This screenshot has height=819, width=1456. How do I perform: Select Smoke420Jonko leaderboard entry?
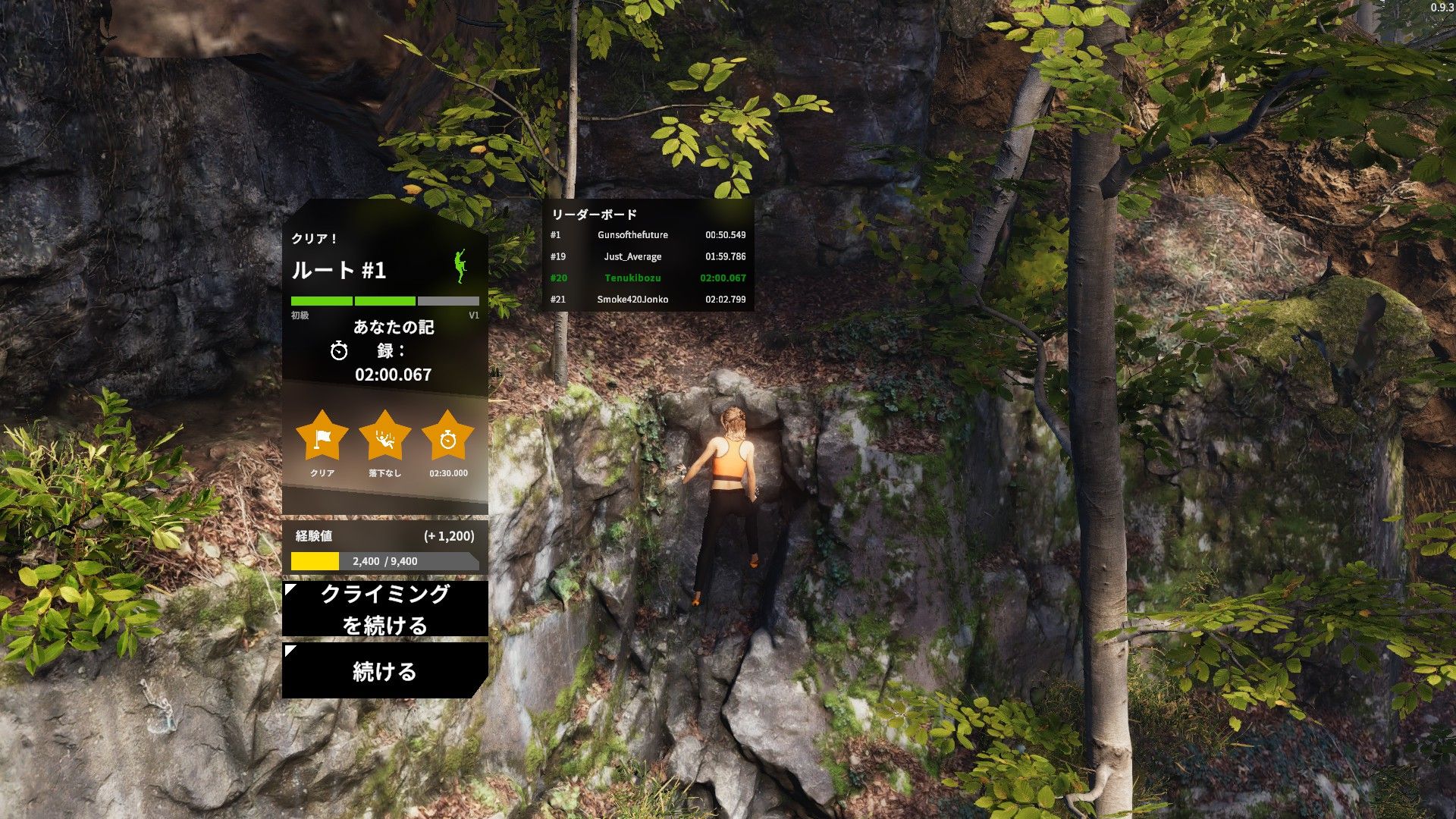[x=648, y=300]
